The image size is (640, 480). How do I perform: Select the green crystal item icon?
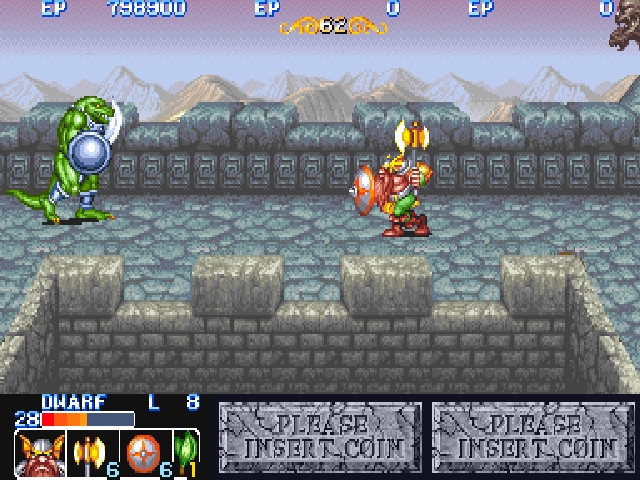tap(184, 452)
